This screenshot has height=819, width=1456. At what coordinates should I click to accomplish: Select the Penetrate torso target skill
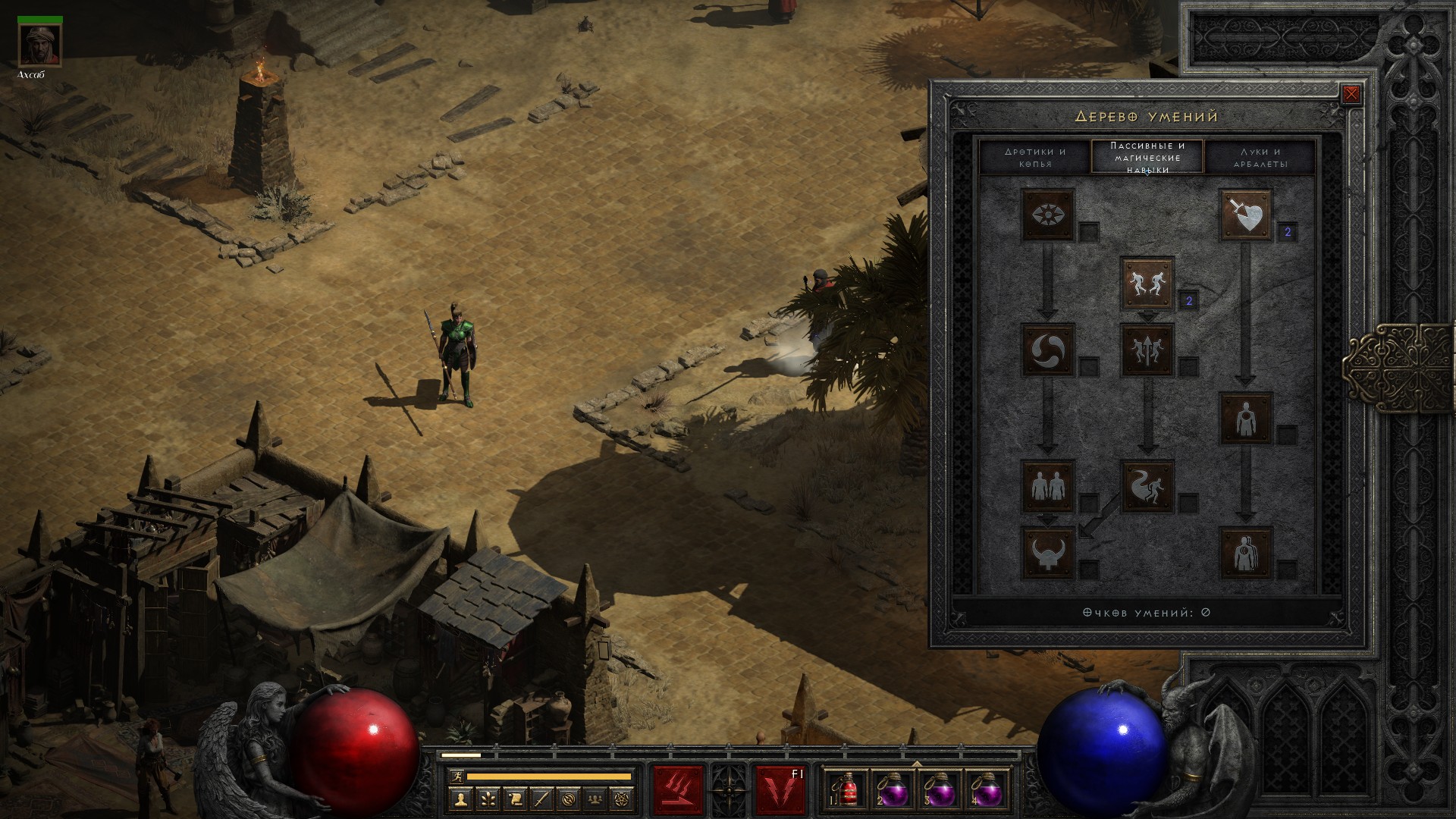pos(1245,418)
